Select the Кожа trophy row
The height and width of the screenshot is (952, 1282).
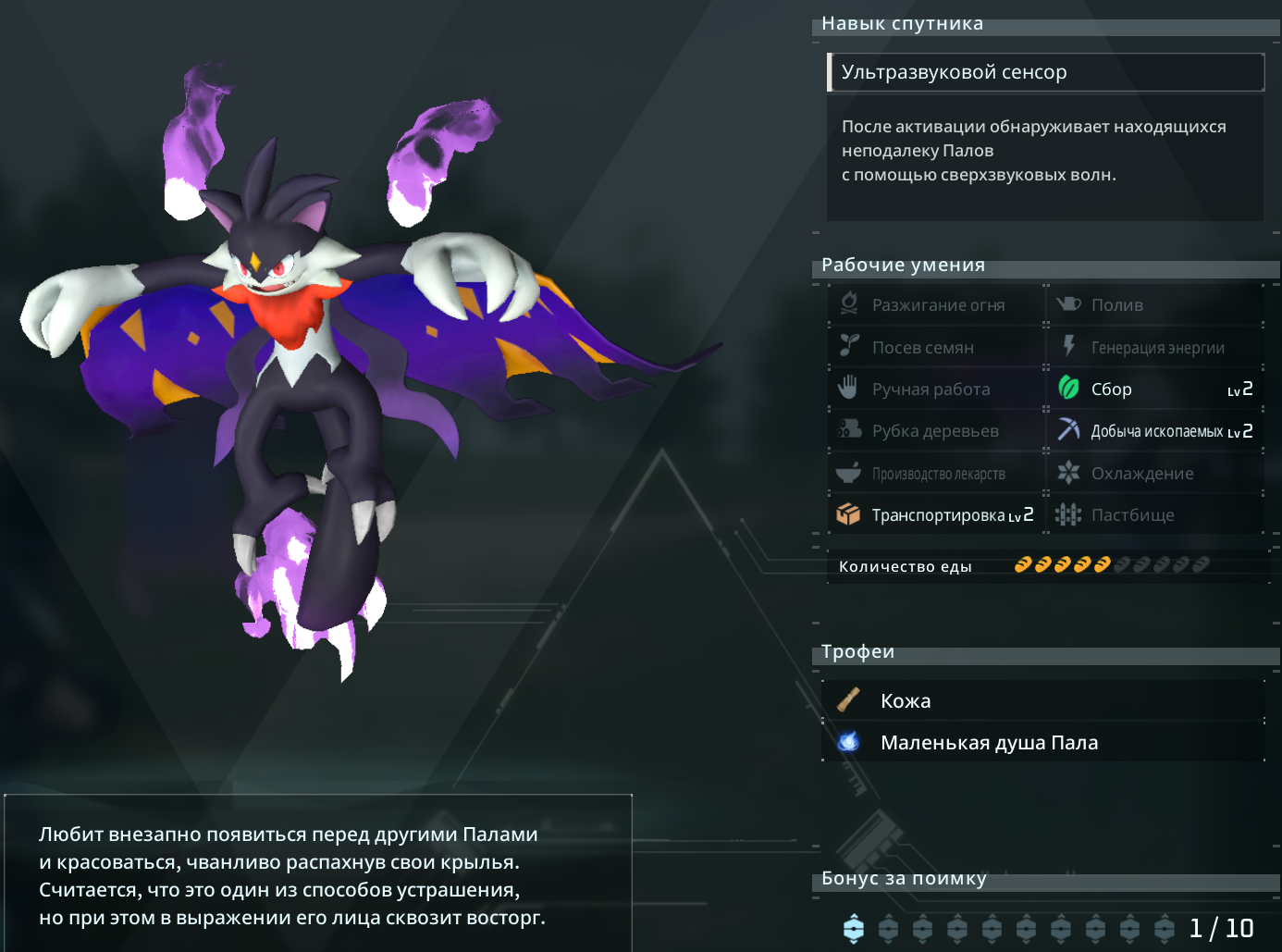point(1042,701)
